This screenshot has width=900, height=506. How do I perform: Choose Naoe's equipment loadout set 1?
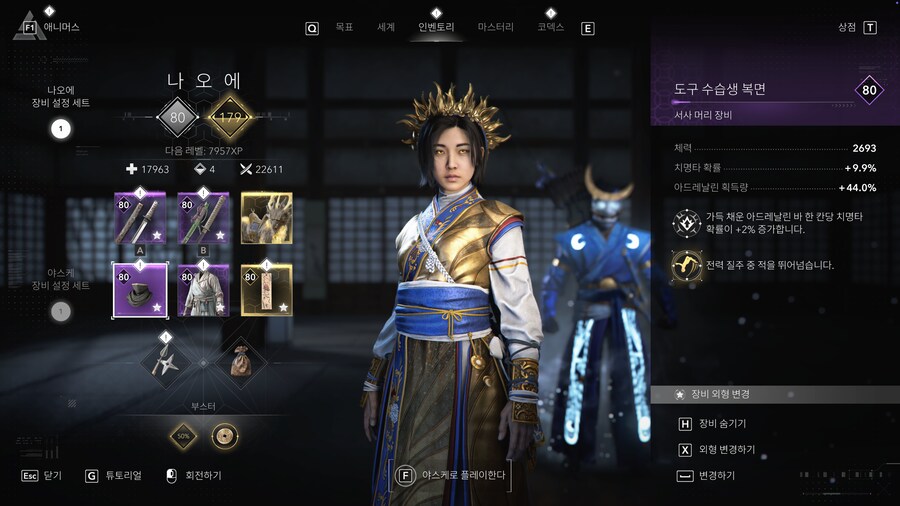pyautogui.click(x=60, y=128)
